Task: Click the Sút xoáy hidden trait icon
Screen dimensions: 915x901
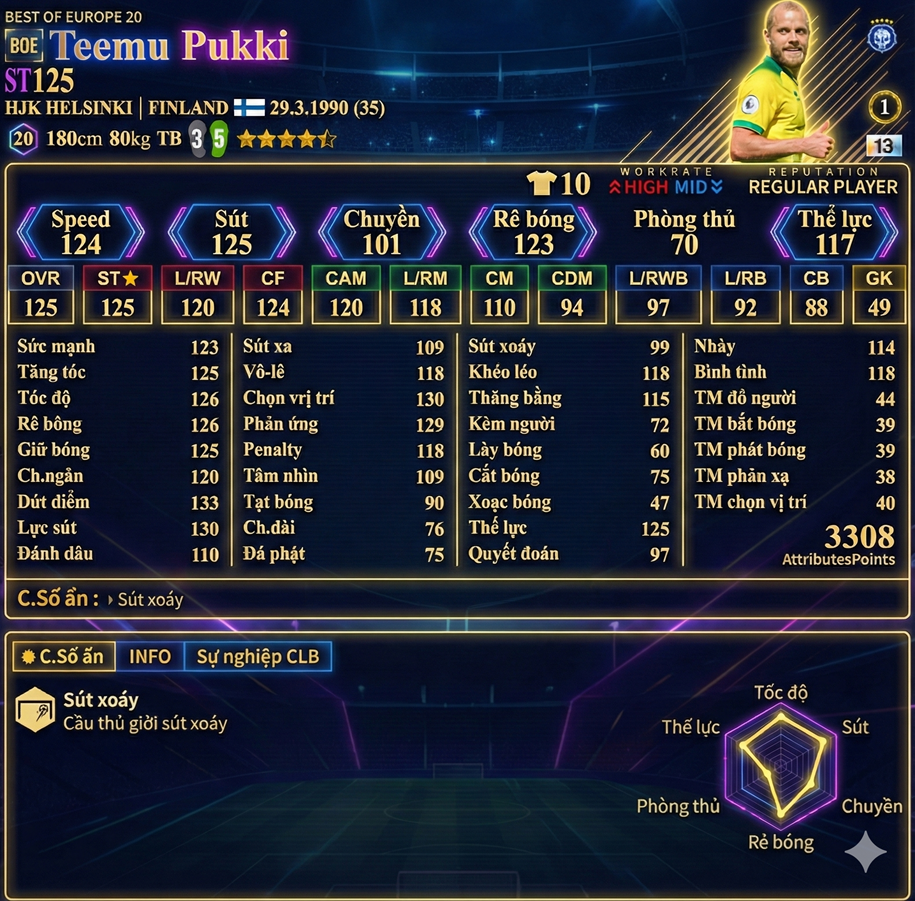Action: [x=36, y=709]
